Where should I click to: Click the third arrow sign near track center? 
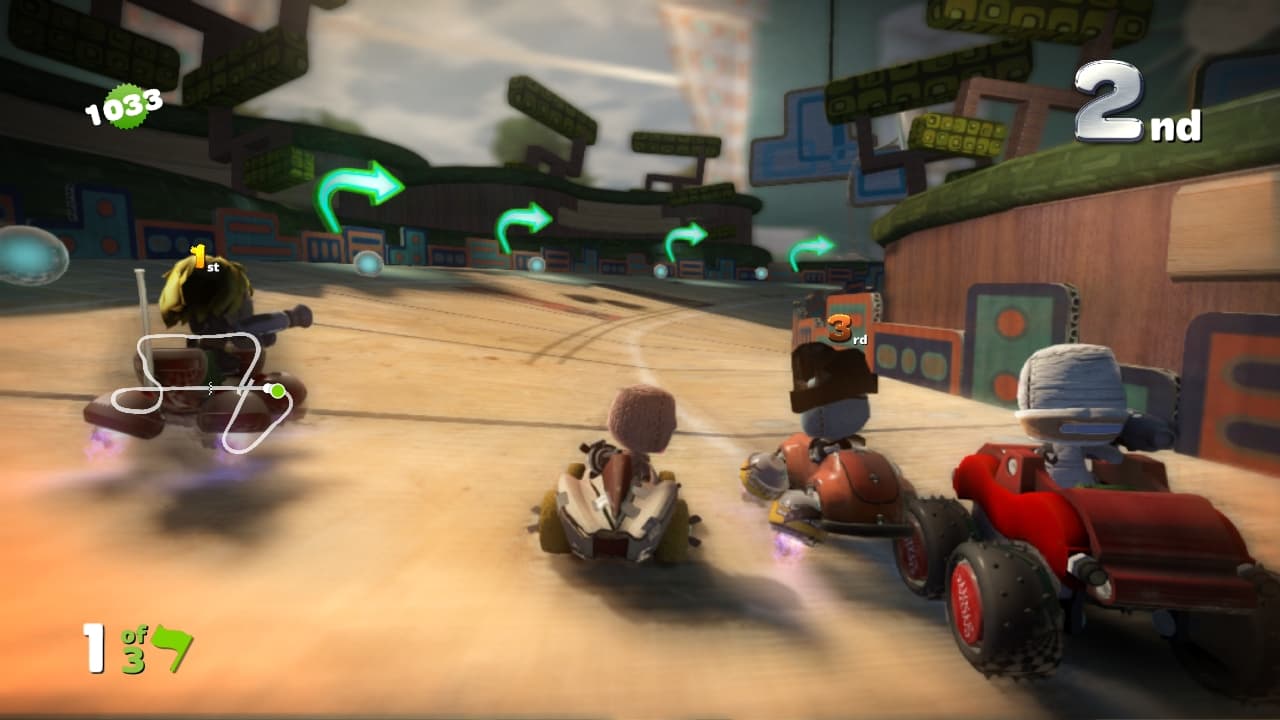tap(686, 236)
